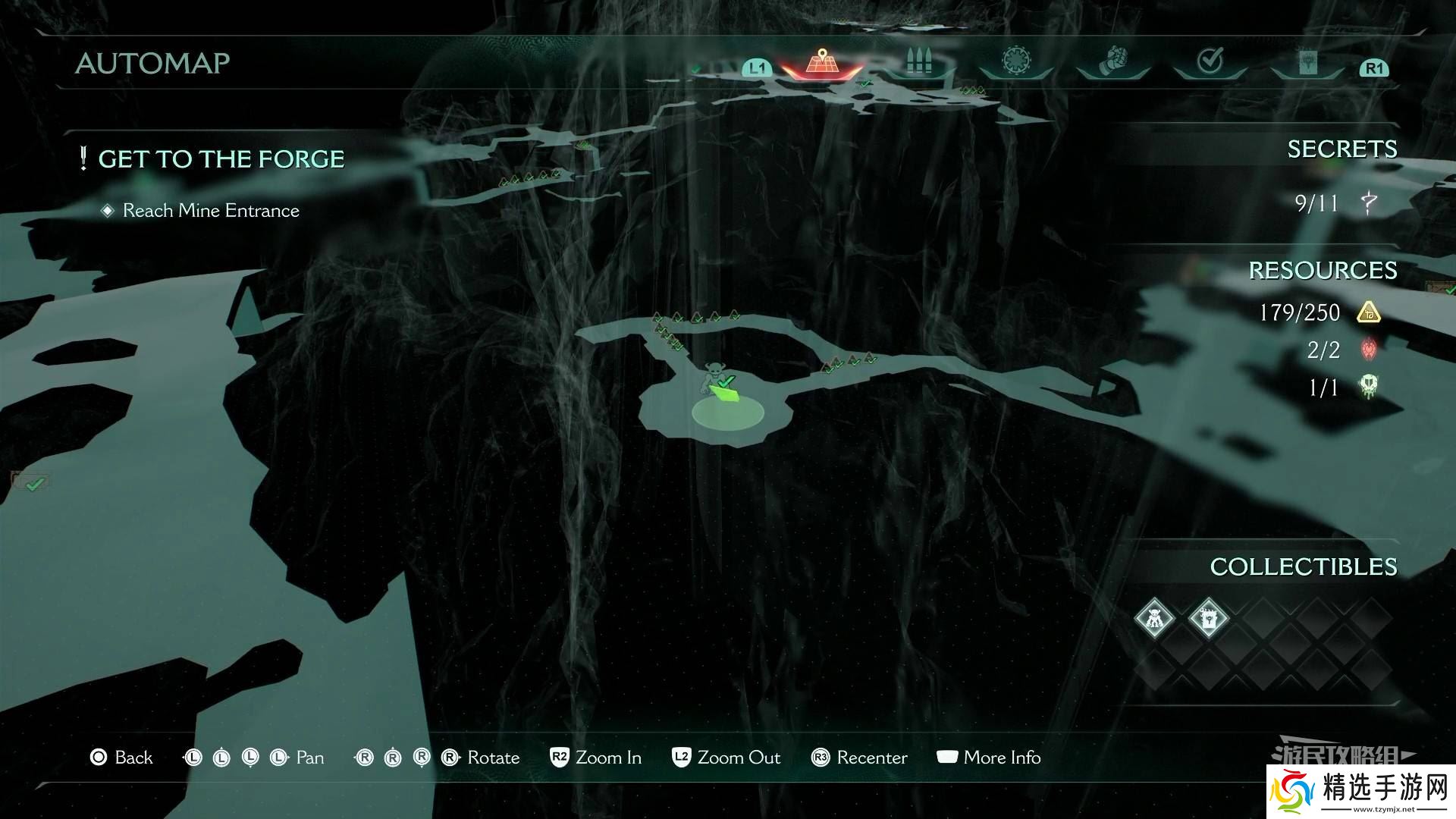Choose Zoom Out from the footer bar
The height and width of the screenshot is (819, 1456).
(726, 758)
